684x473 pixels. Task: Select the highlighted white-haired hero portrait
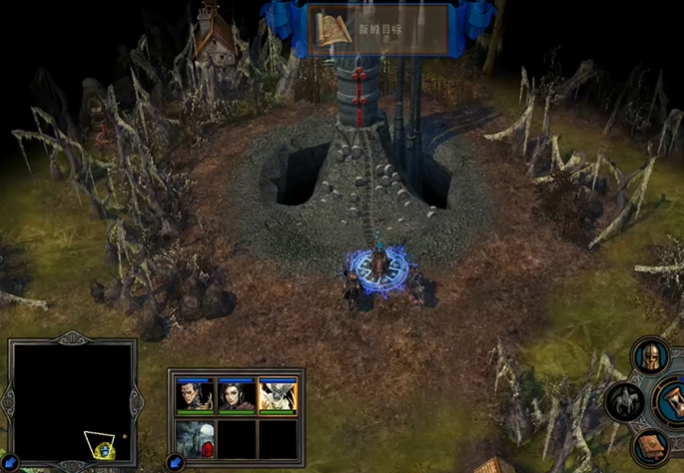(x=278, y=397)
